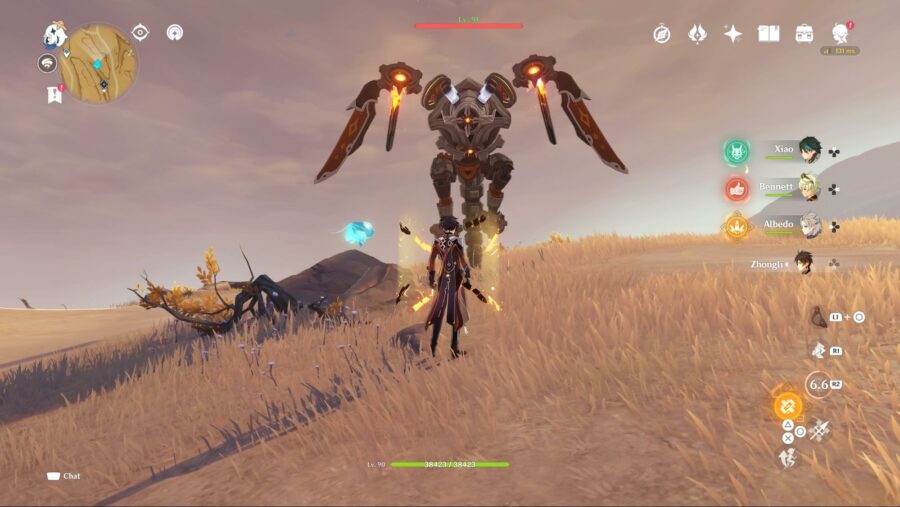This screenshot has height=507, width=900.
Task: Open the character profile head icon
Action: pyautogui.click(x=840, y=33)
